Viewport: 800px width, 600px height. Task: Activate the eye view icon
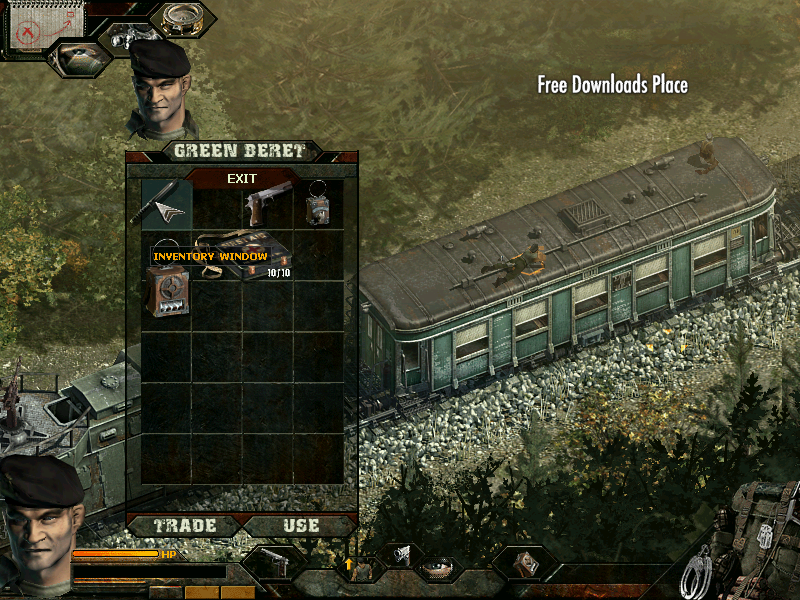pyautogui.click(x=78, y=58)
